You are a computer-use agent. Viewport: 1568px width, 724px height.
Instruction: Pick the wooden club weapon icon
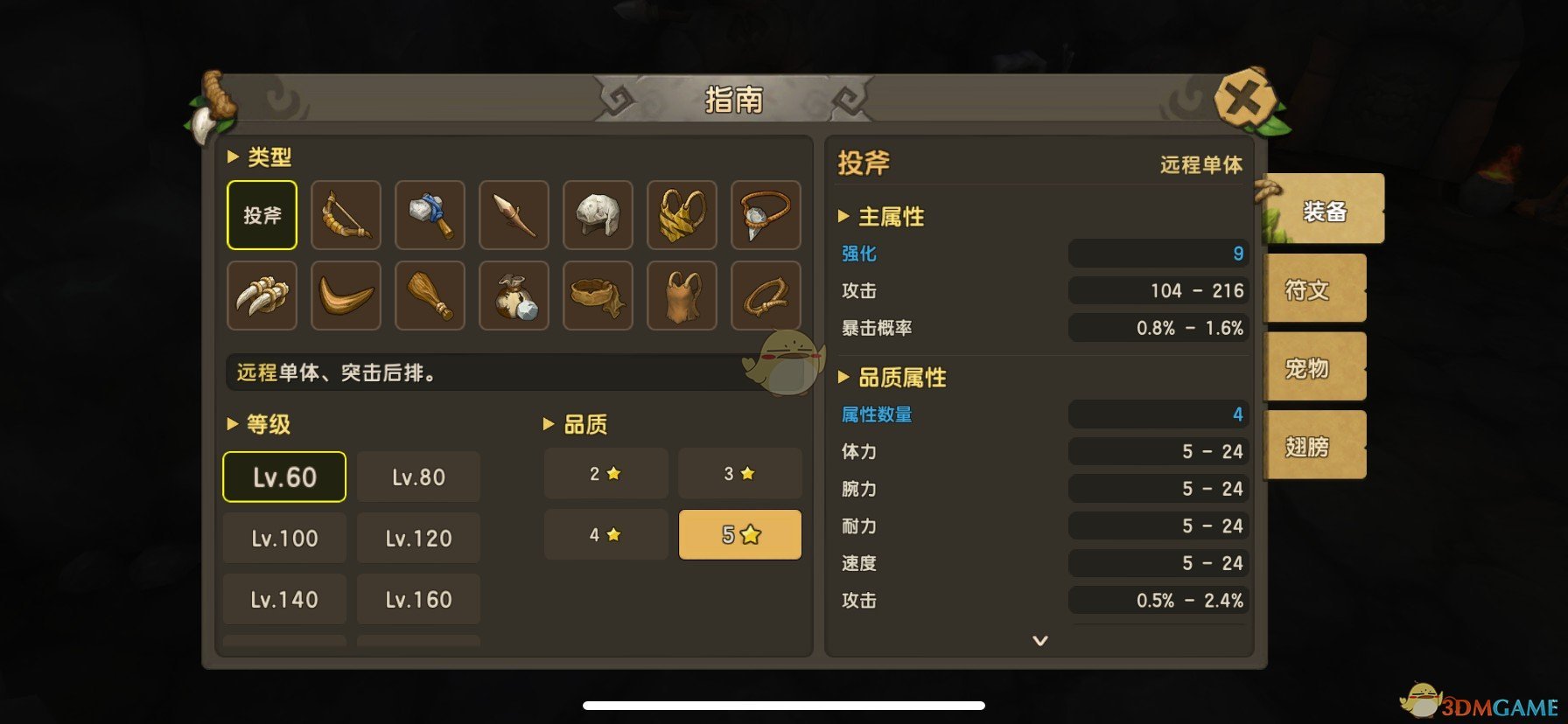click(430, 296)
